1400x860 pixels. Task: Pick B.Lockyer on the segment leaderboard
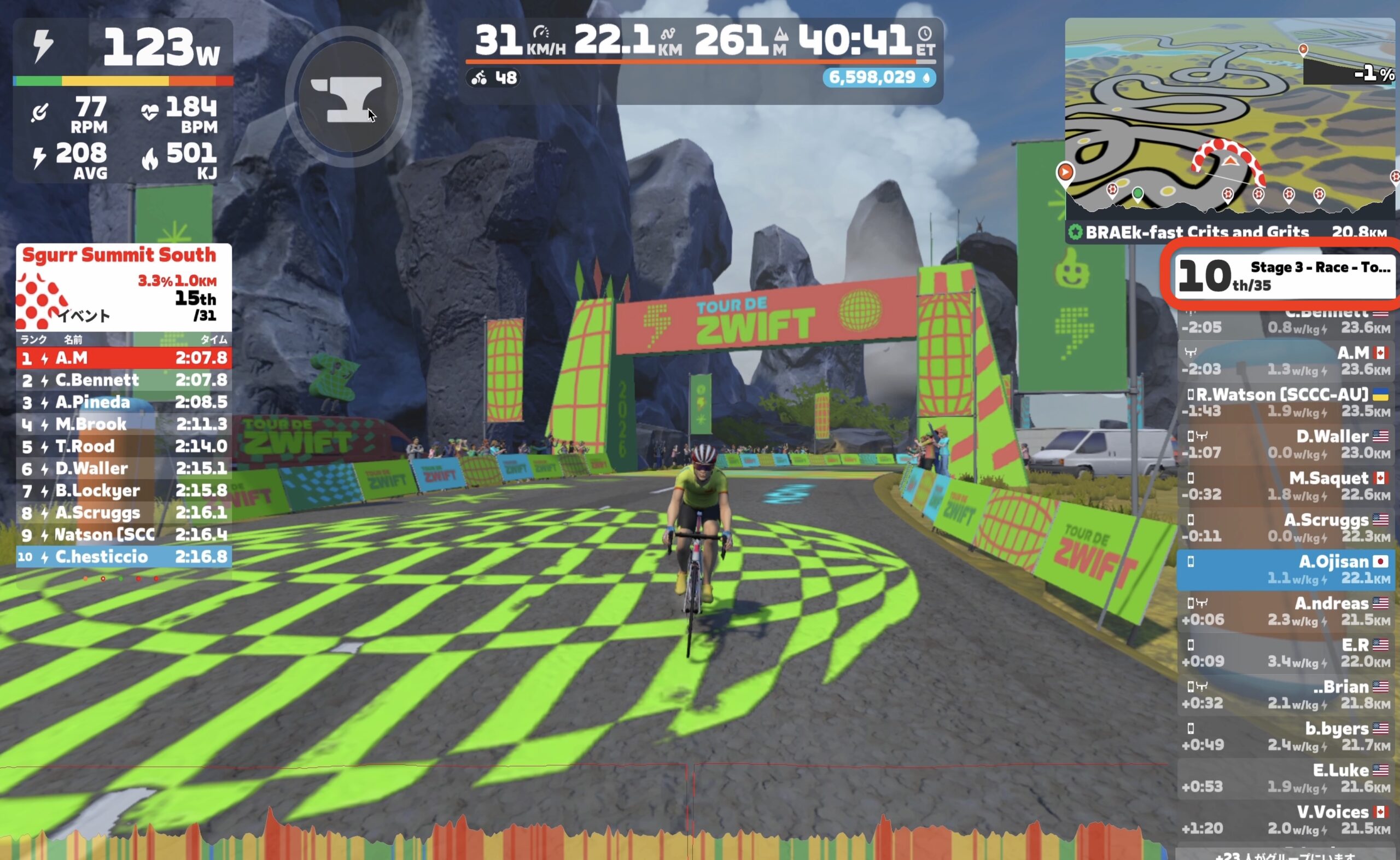tap(124, 490)
